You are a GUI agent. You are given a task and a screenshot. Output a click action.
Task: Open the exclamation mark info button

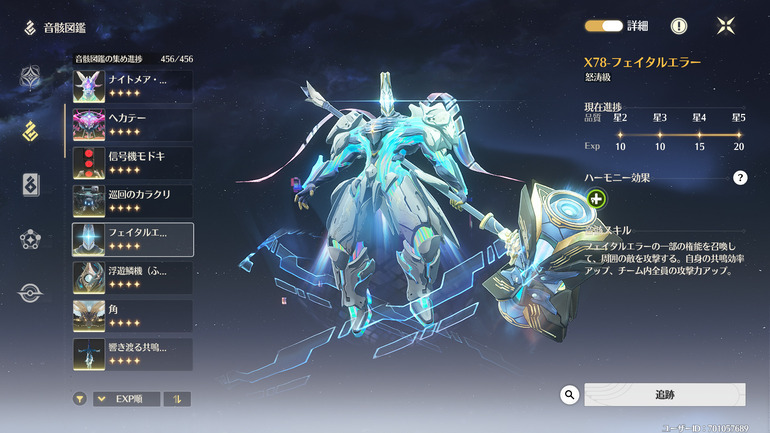pyautogui.click(x=679, y=26)
